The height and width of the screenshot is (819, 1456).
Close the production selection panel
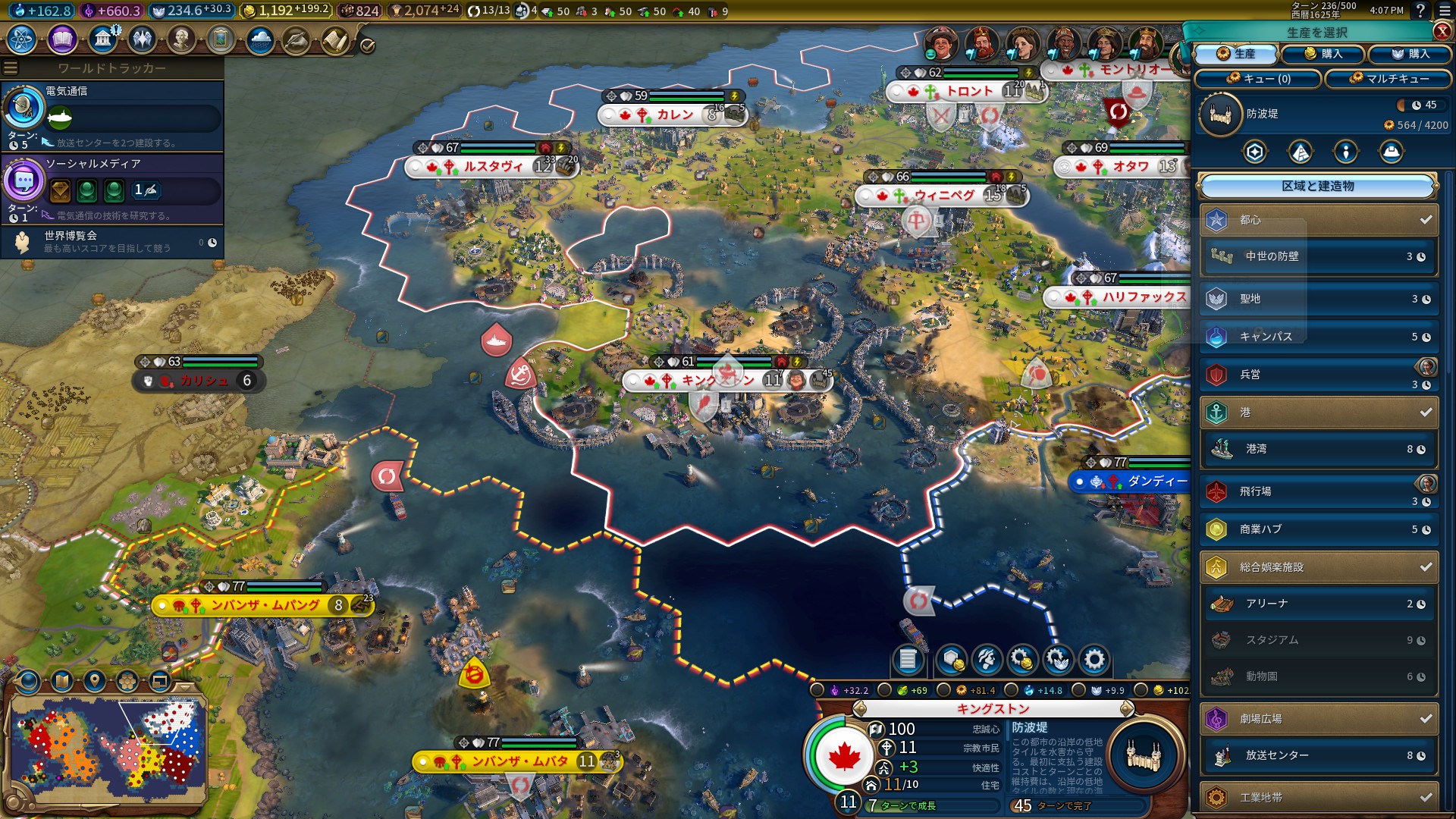pos(1442,31)
